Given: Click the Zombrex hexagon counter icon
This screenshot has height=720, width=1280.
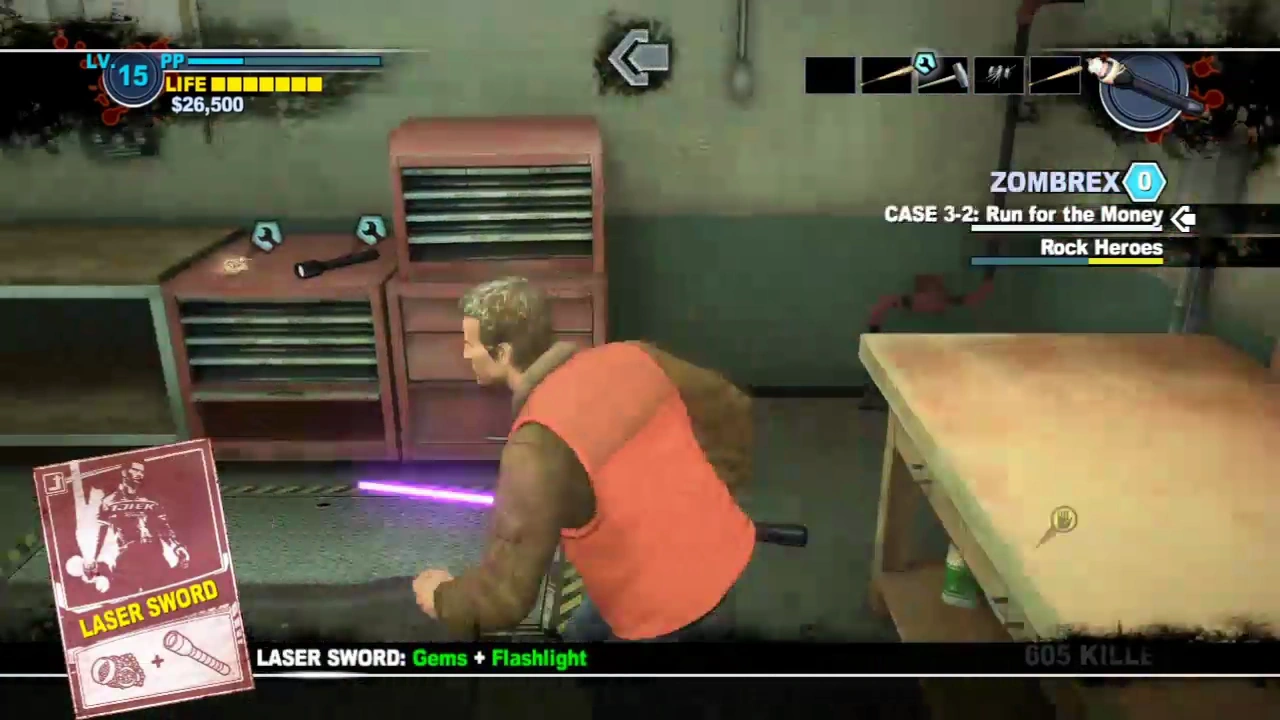Looking at the screenshot, I should (x=1144, y=181).
